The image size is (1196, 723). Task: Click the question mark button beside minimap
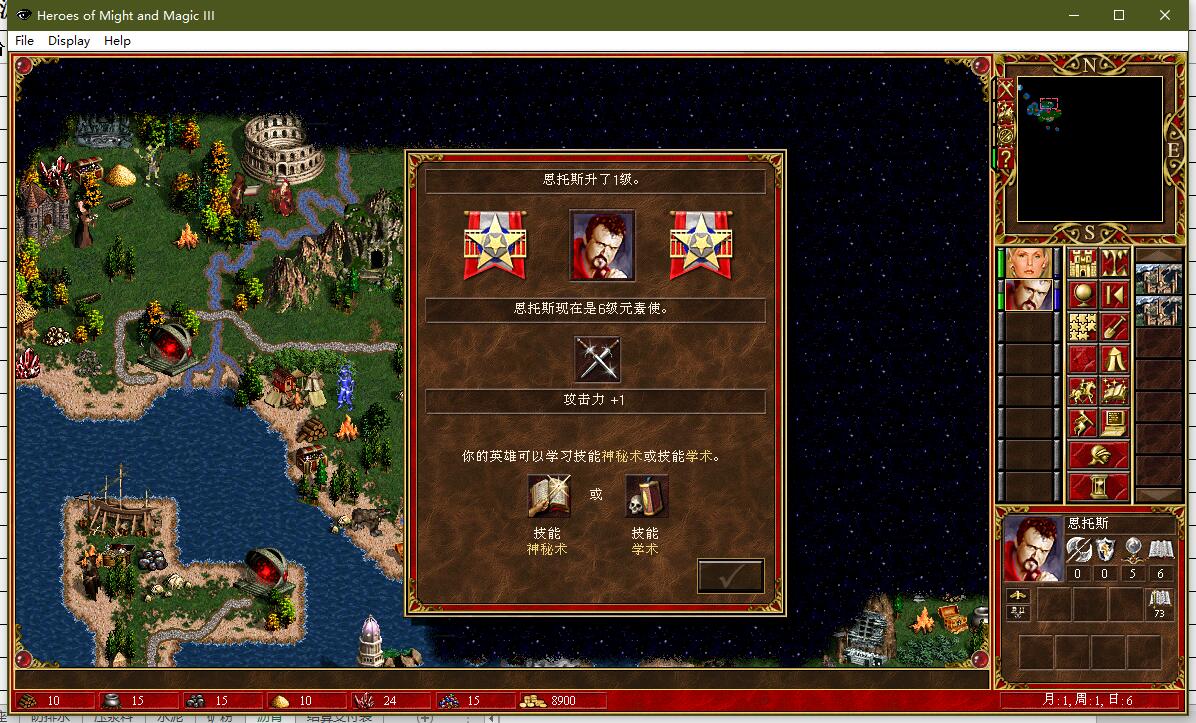click(x=1005, y=158)
